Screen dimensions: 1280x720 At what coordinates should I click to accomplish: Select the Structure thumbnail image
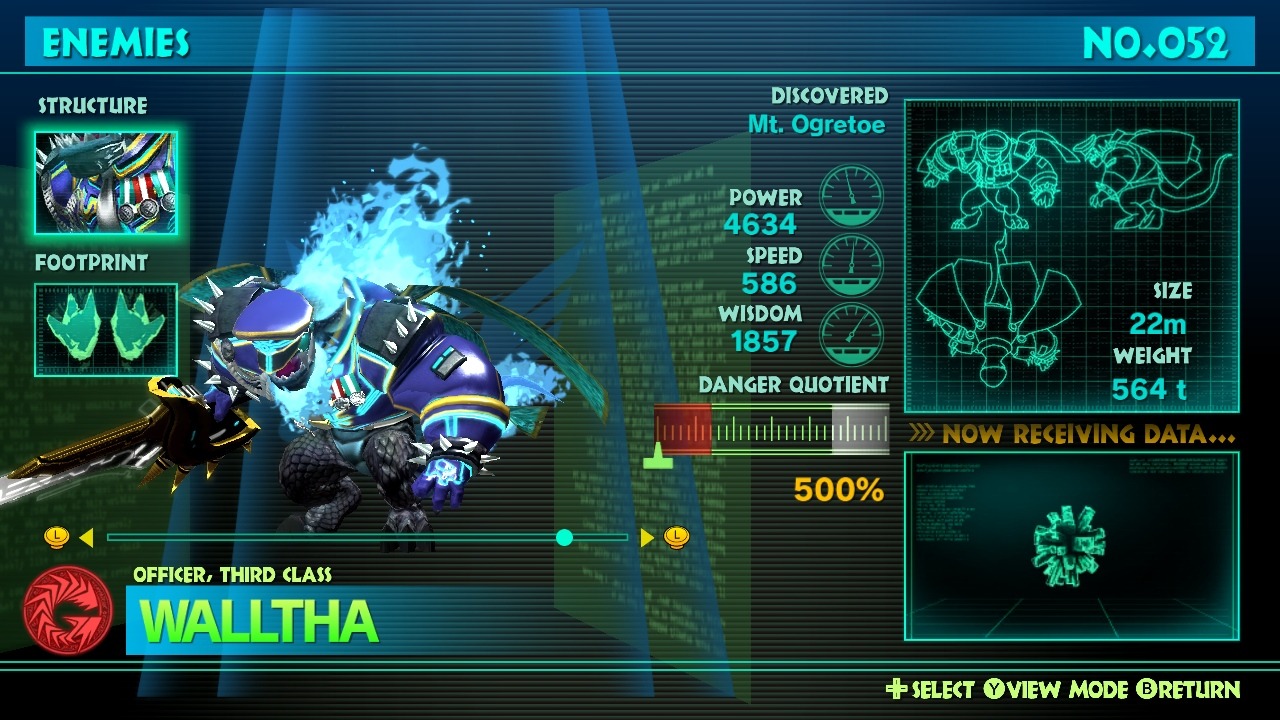tap(106, 183)
